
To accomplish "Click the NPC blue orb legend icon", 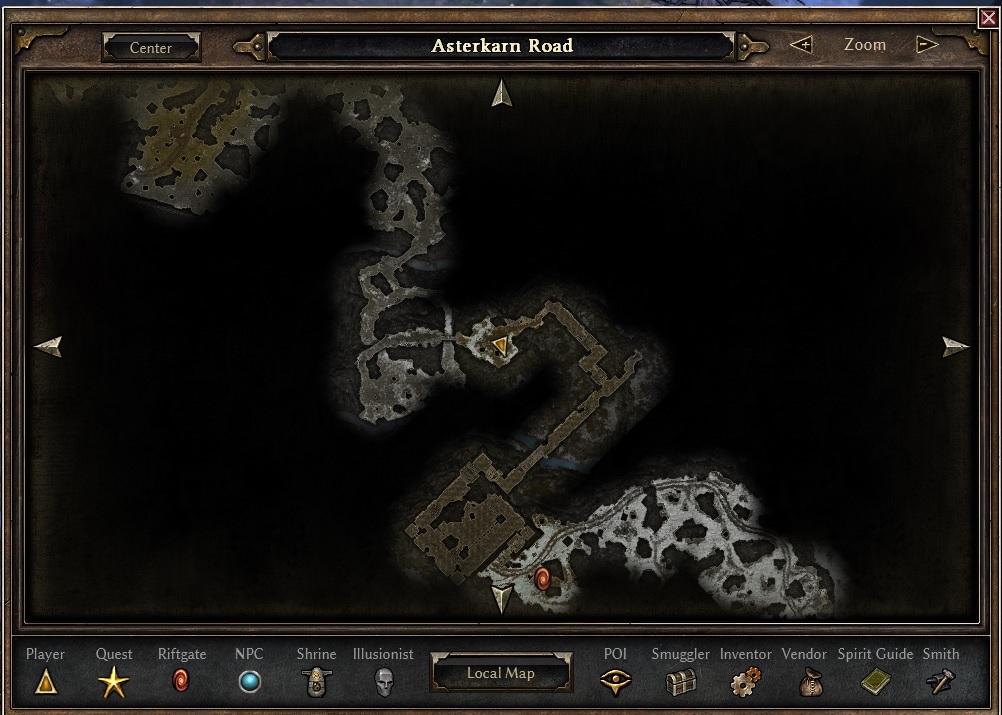I will pos(249,683).
